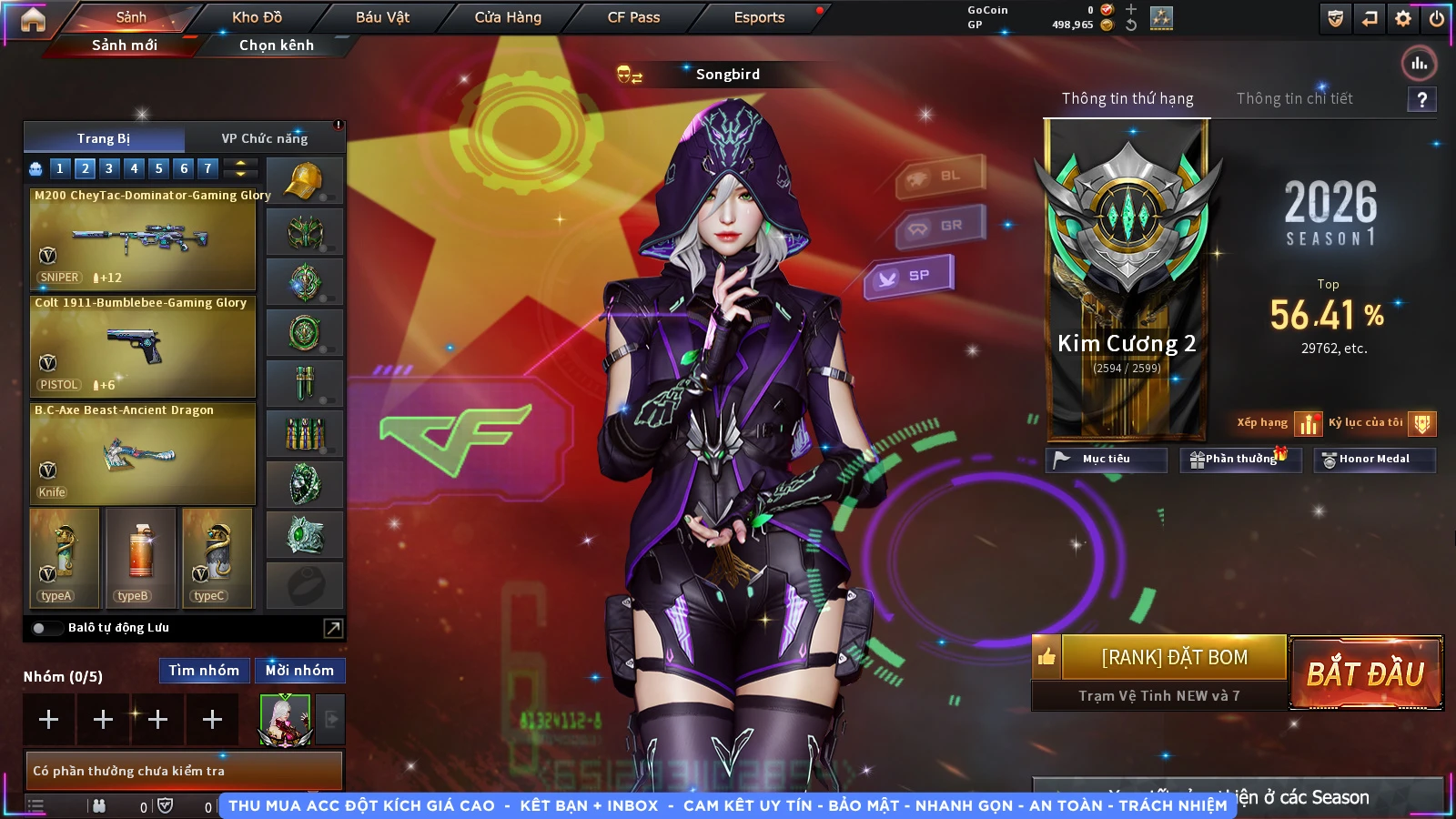1456x819 pixels.
Task: Open the Kho Đồ inventory menu
Action: click(x=257, y=17)
